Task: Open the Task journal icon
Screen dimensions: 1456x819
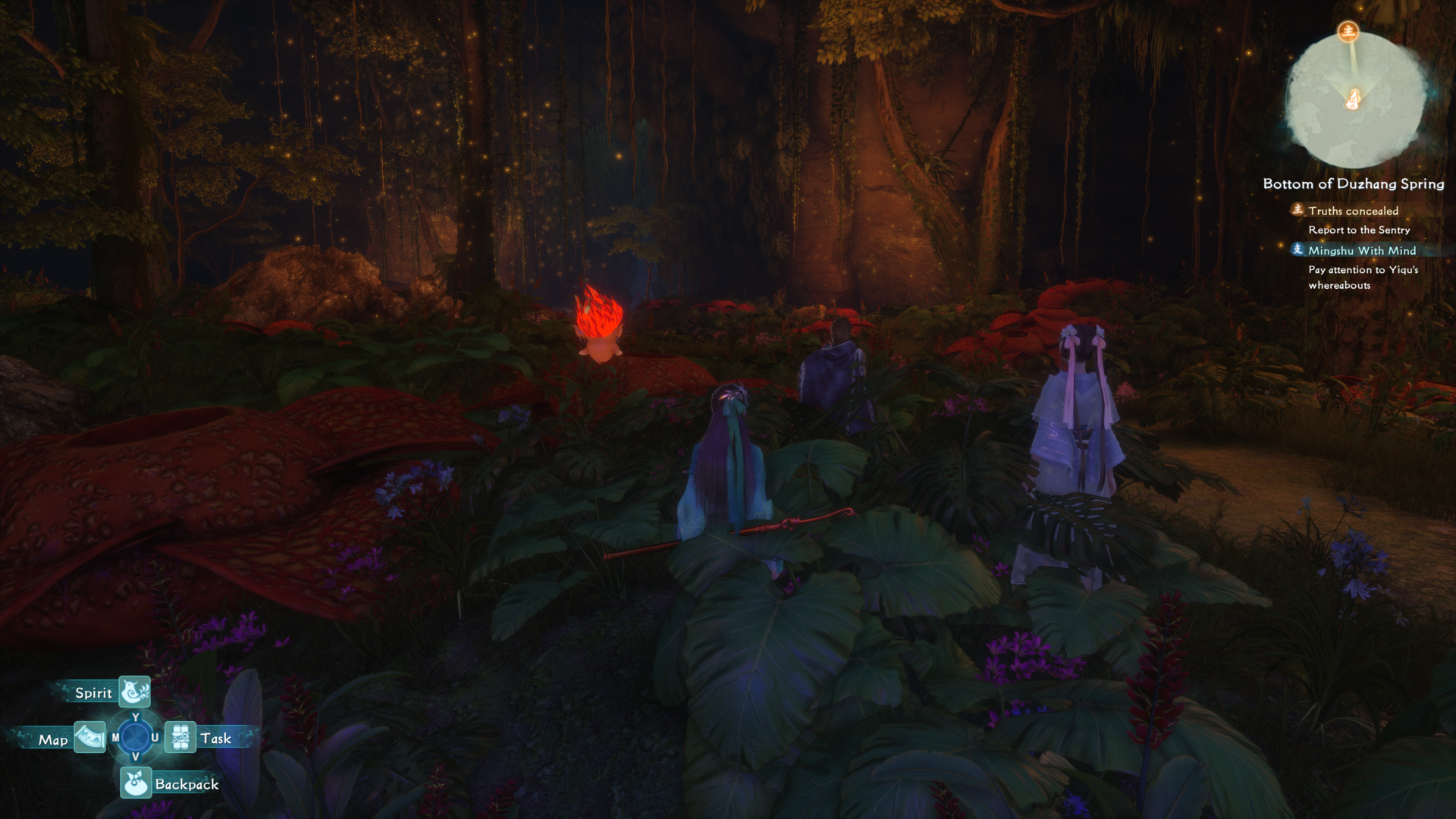Action: tap(180, 737)
